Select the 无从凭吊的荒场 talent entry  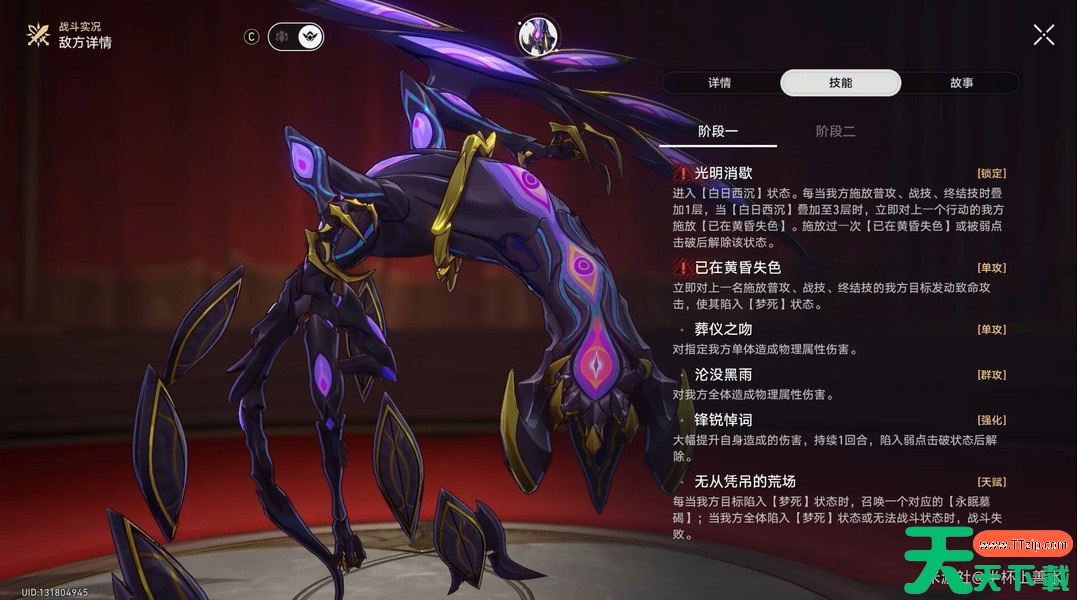(744, 481)
